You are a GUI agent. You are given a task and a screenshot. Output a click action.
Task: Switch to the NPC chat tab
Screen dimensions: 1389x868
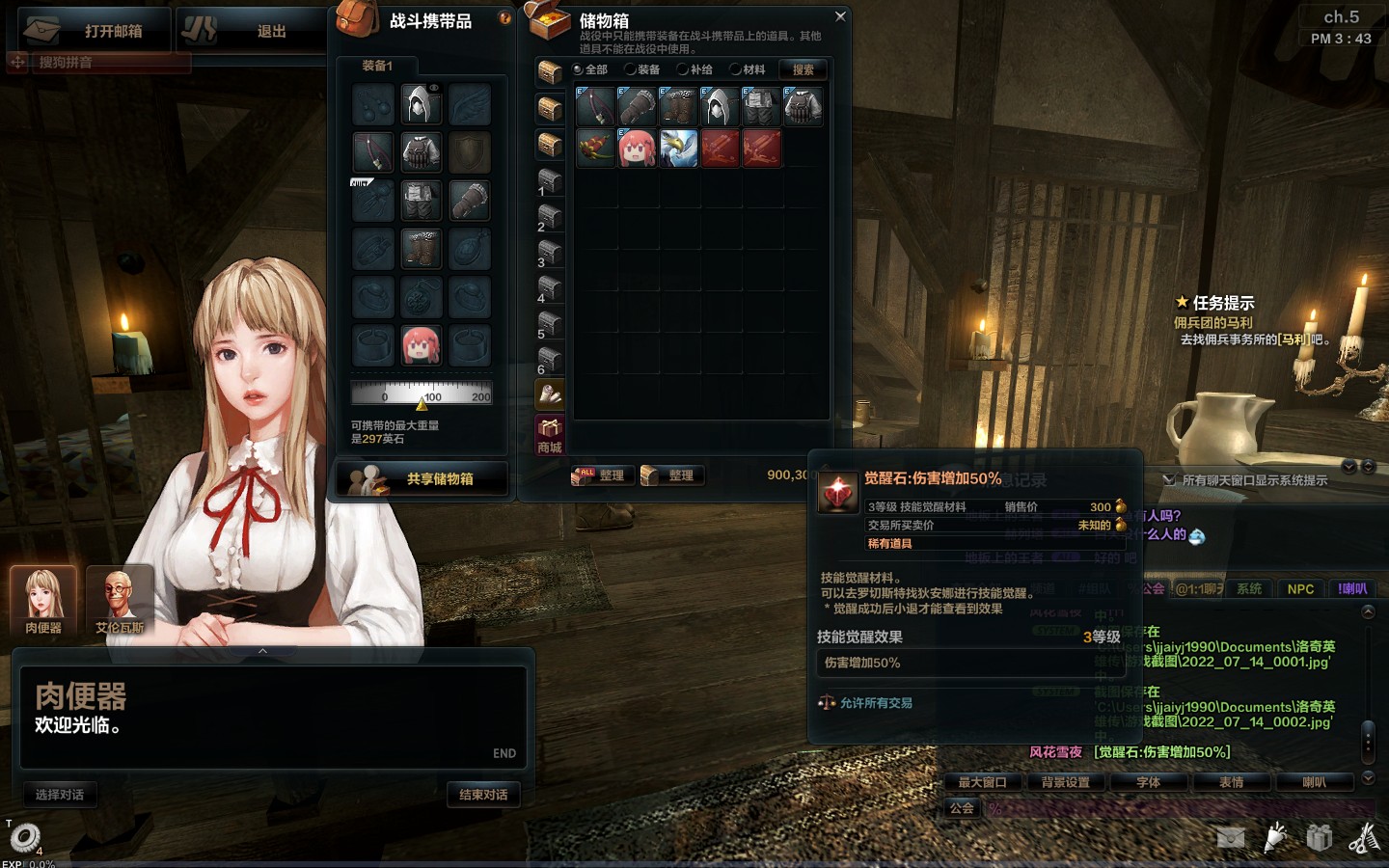tap(1300, 588)
